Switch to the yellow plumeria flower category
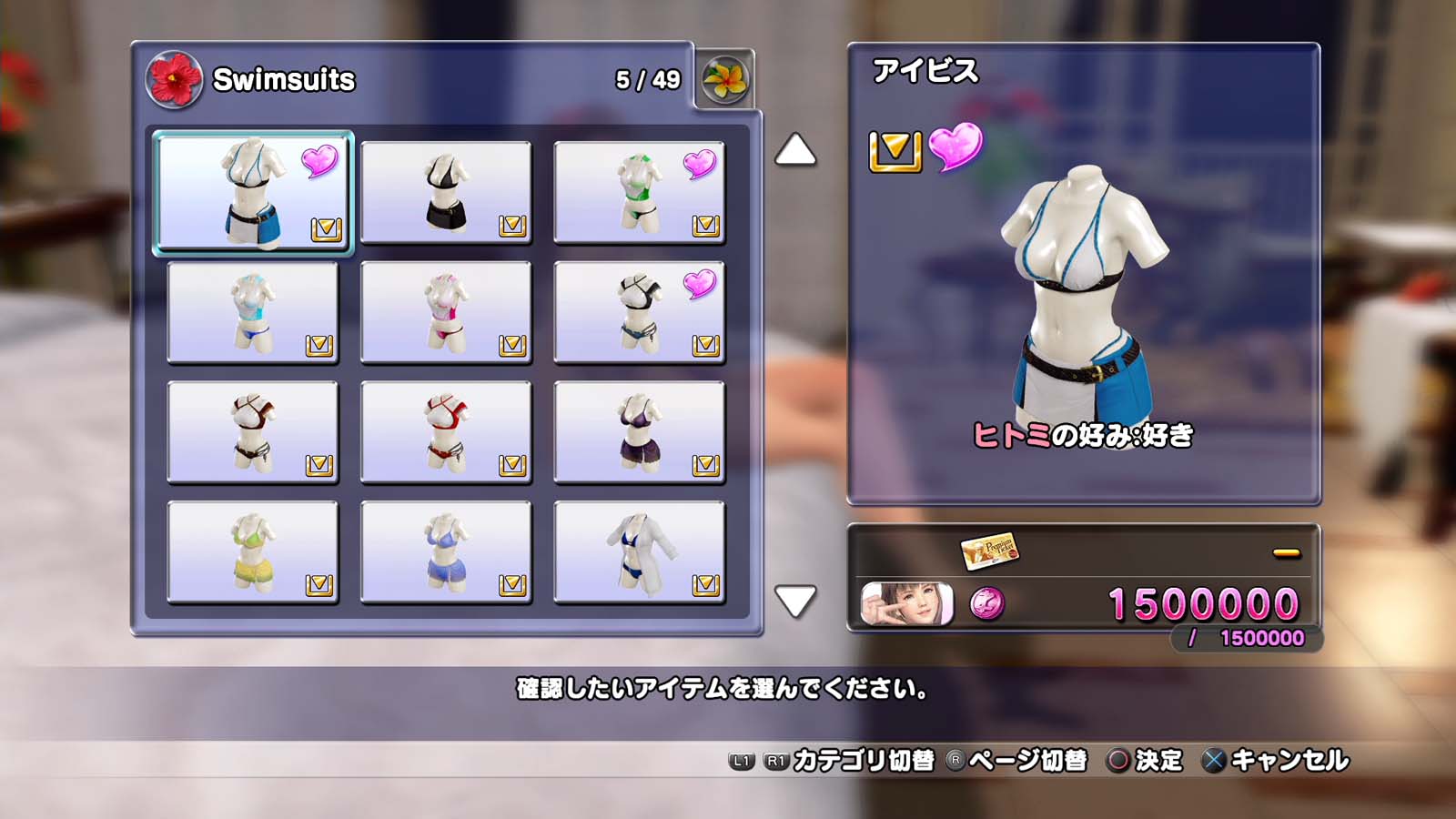This screenshot has width=1456, height=819. coord(725,79)
